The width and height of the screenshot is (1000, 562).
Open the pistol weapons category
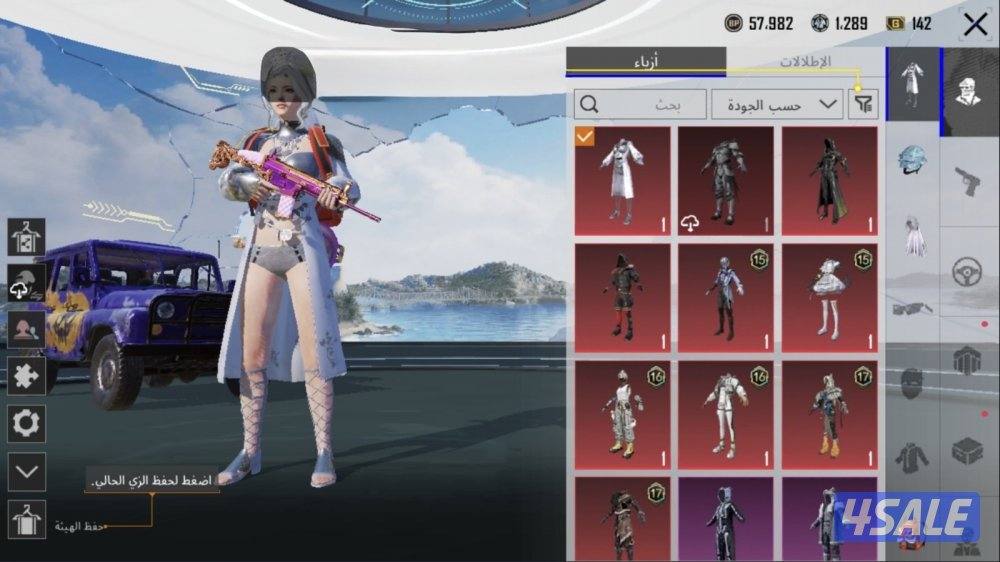(x=967, y=181)
